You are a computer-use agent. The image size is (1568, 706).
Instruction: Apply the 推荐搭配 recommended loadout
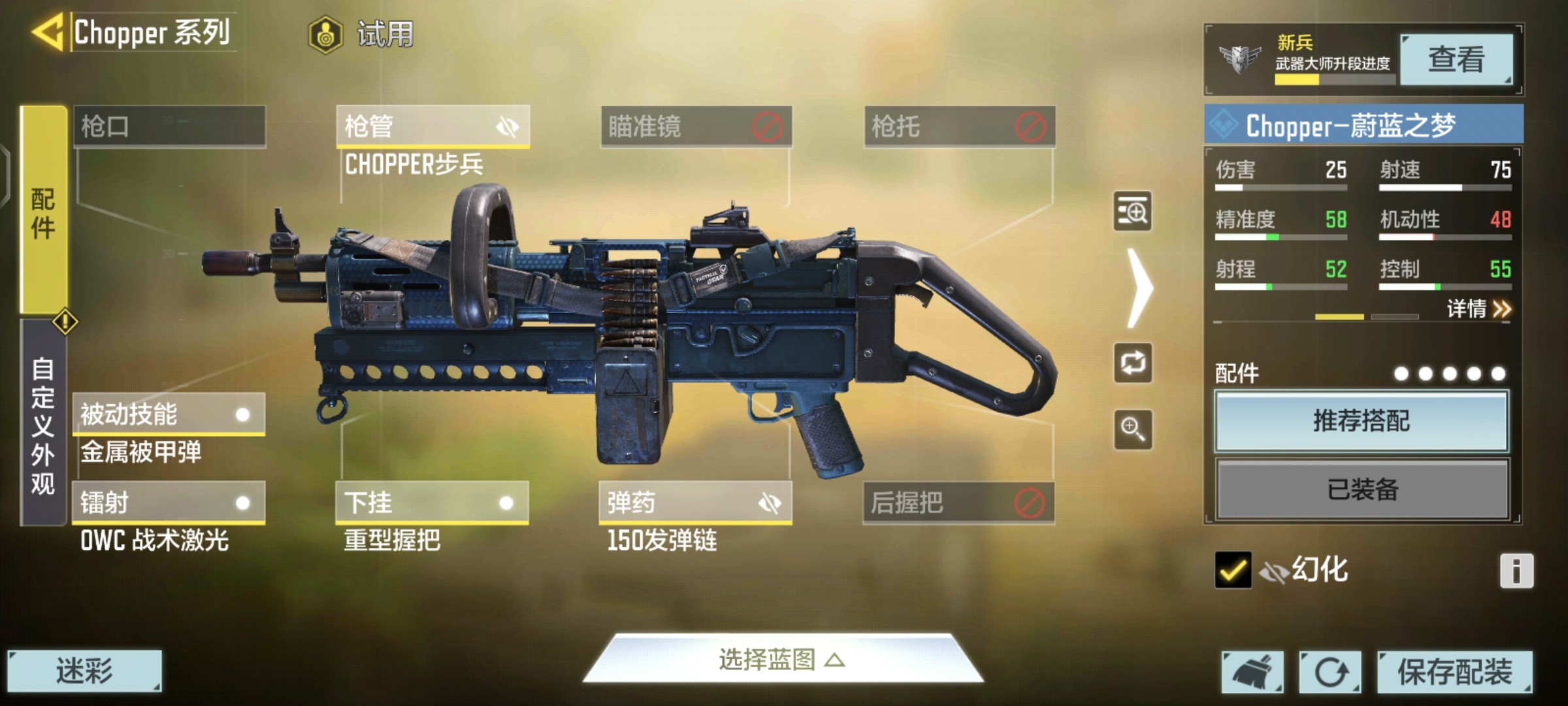(1362, 421)
